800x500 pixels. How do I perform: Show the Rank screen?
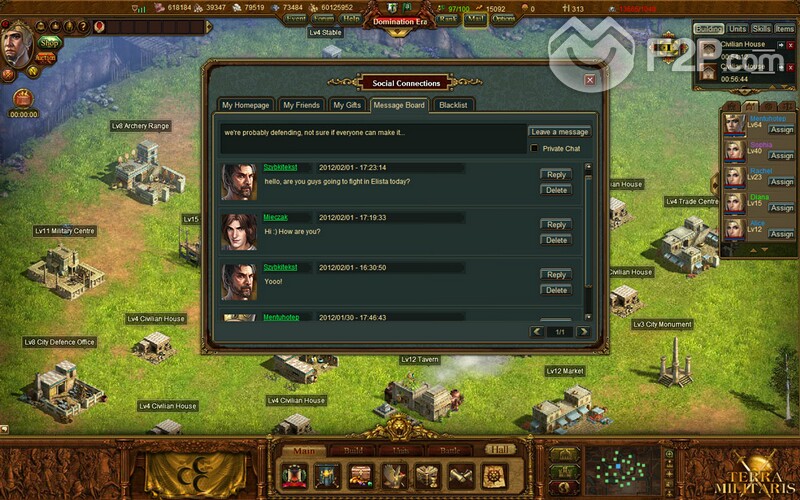(447, 17)
